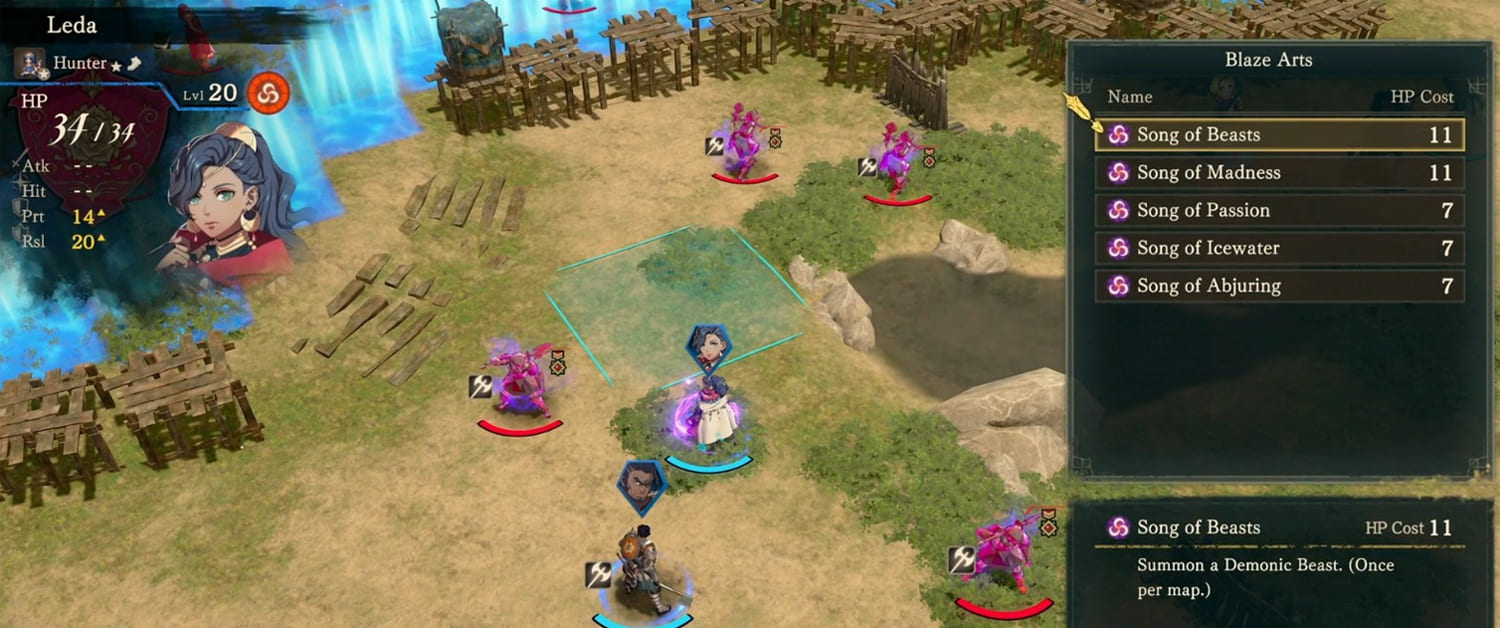This screenshot has height=628, width=1500.
Task: Select Song of Icewater art
Action: click(x=1280, y=248)
